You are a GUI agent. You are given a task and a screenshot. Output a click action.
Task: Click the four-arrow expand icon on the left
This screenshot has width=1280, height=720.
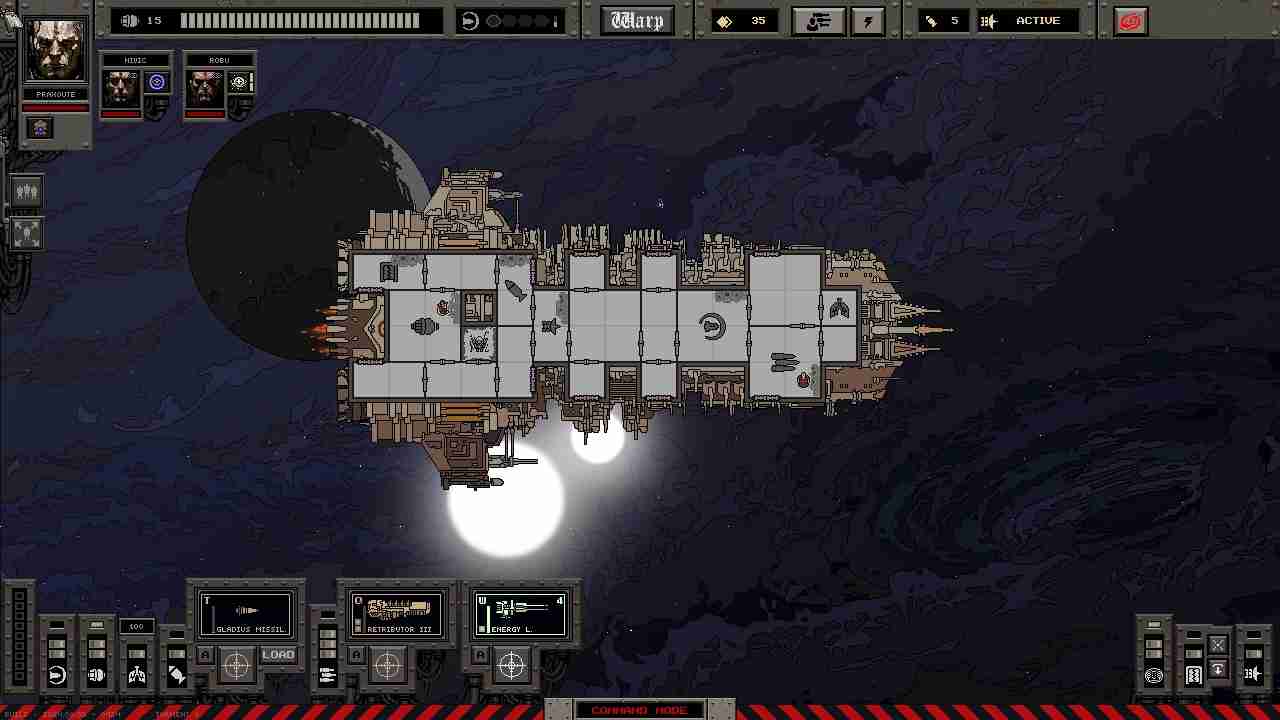(27, 234)
